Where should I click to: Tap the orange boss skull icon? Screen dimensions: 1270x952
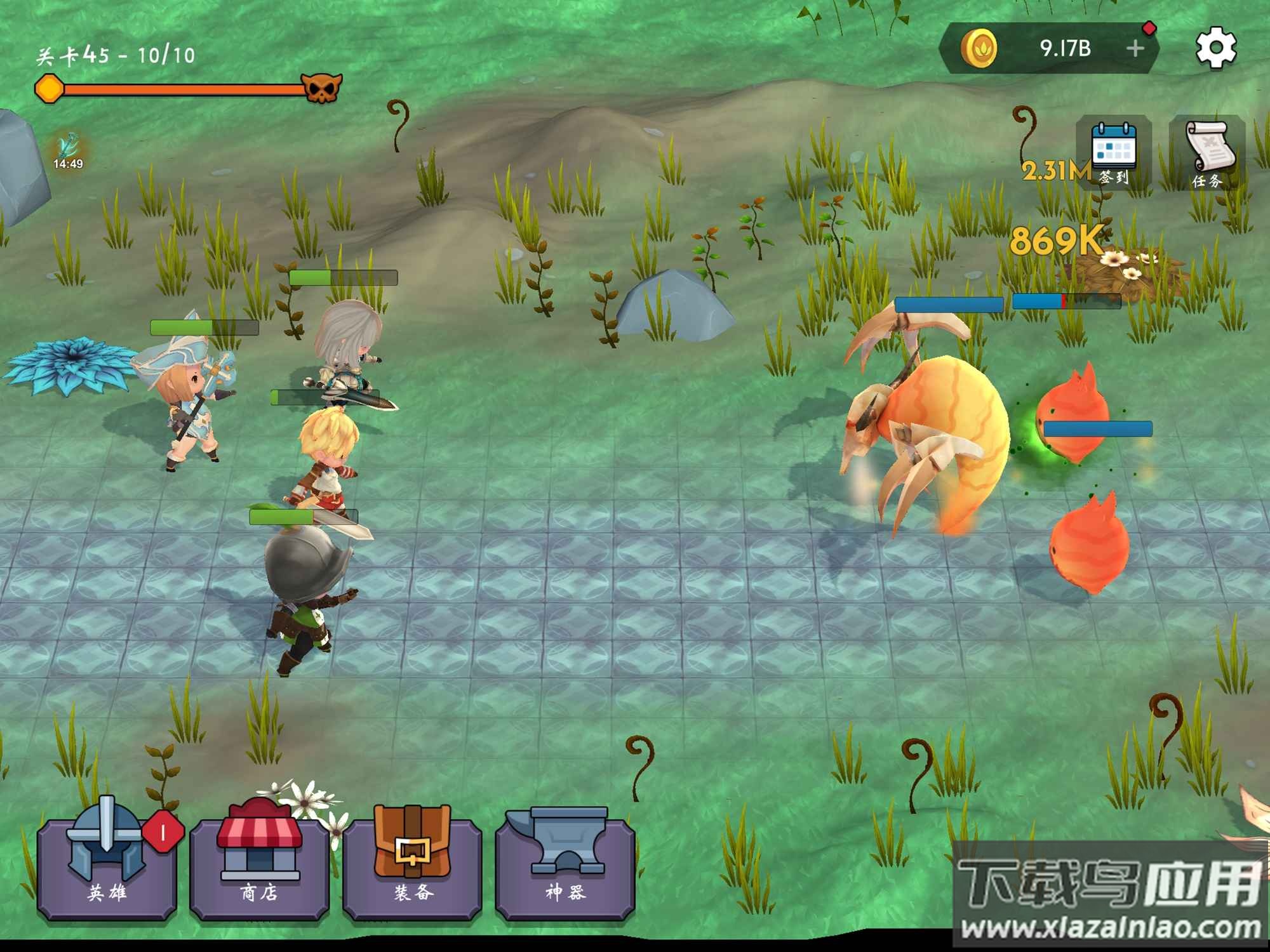tap(321, 88)
